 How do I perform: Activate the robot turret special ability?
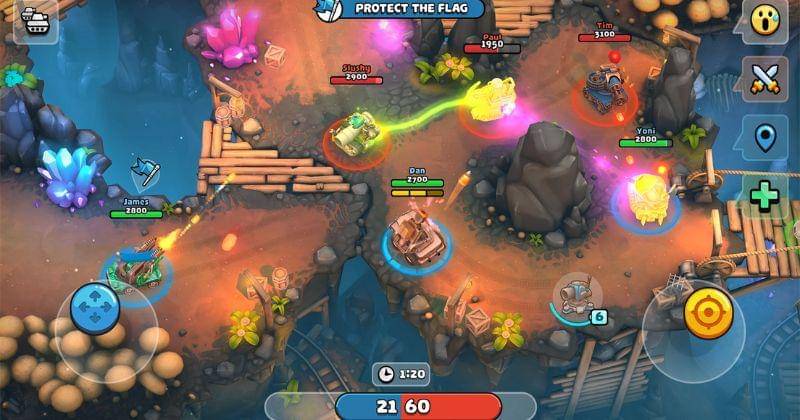(573, 297)
